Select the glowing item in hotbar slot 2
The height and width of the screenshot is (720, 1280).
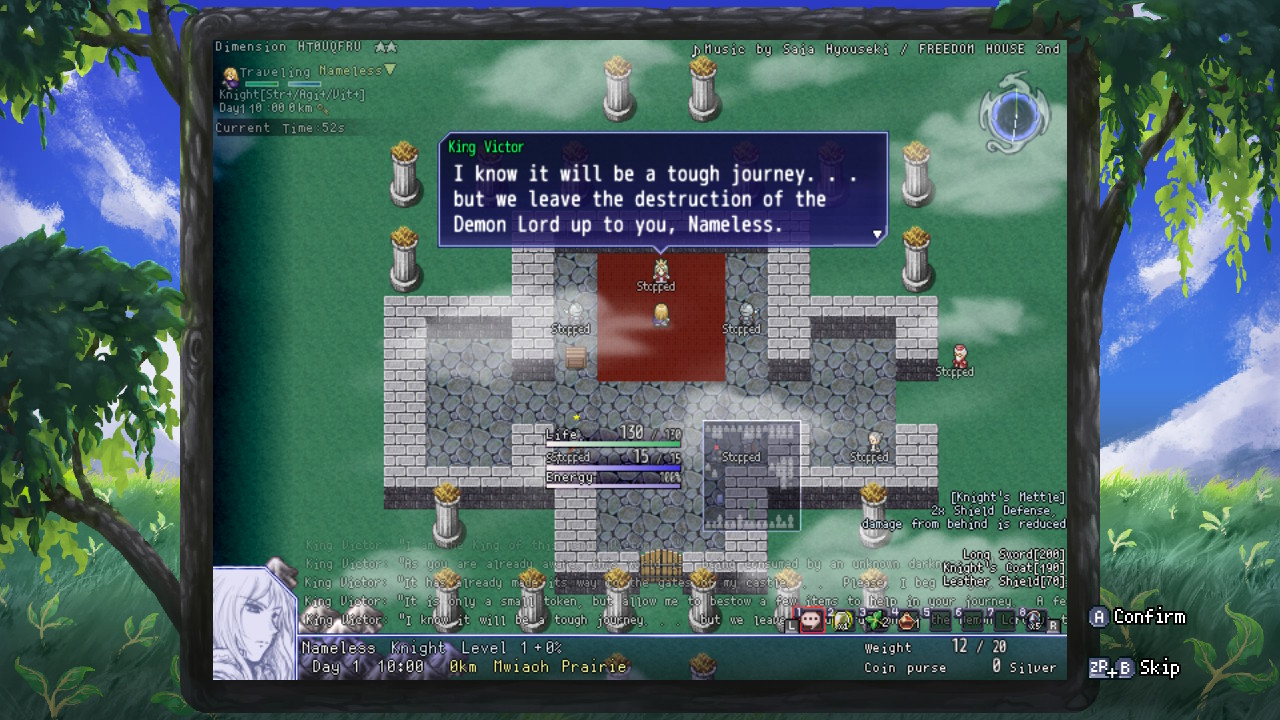point(843,622)
